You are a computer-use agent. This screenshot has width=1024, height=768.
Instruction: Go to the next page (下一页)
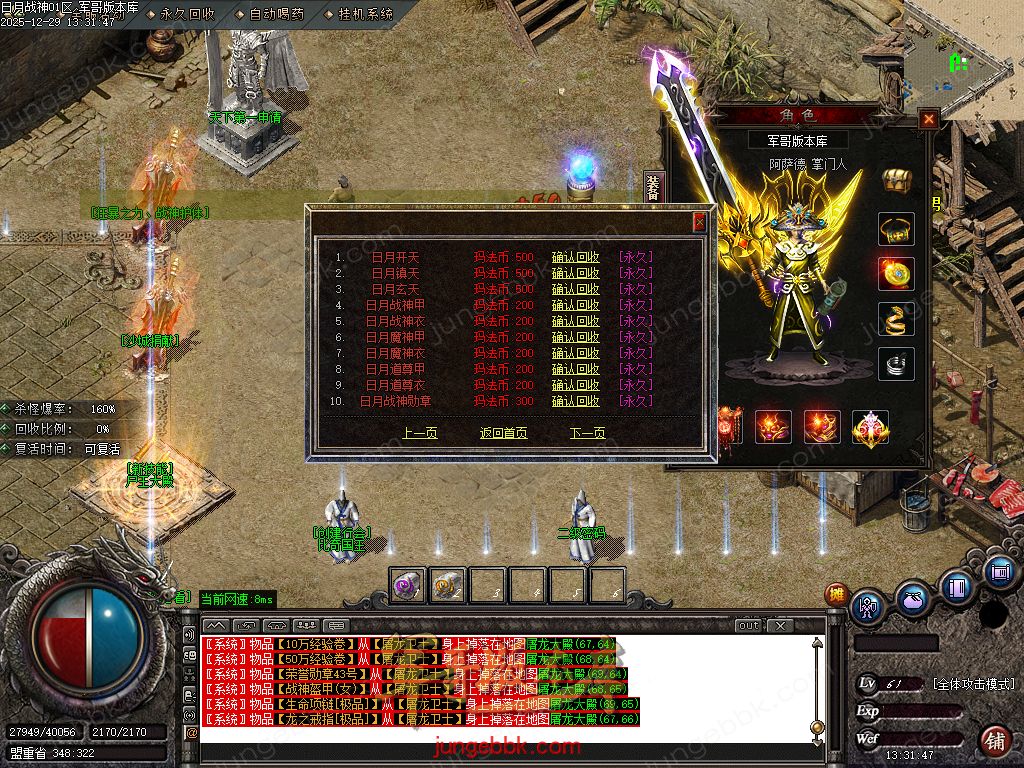(x=588, y=433)
